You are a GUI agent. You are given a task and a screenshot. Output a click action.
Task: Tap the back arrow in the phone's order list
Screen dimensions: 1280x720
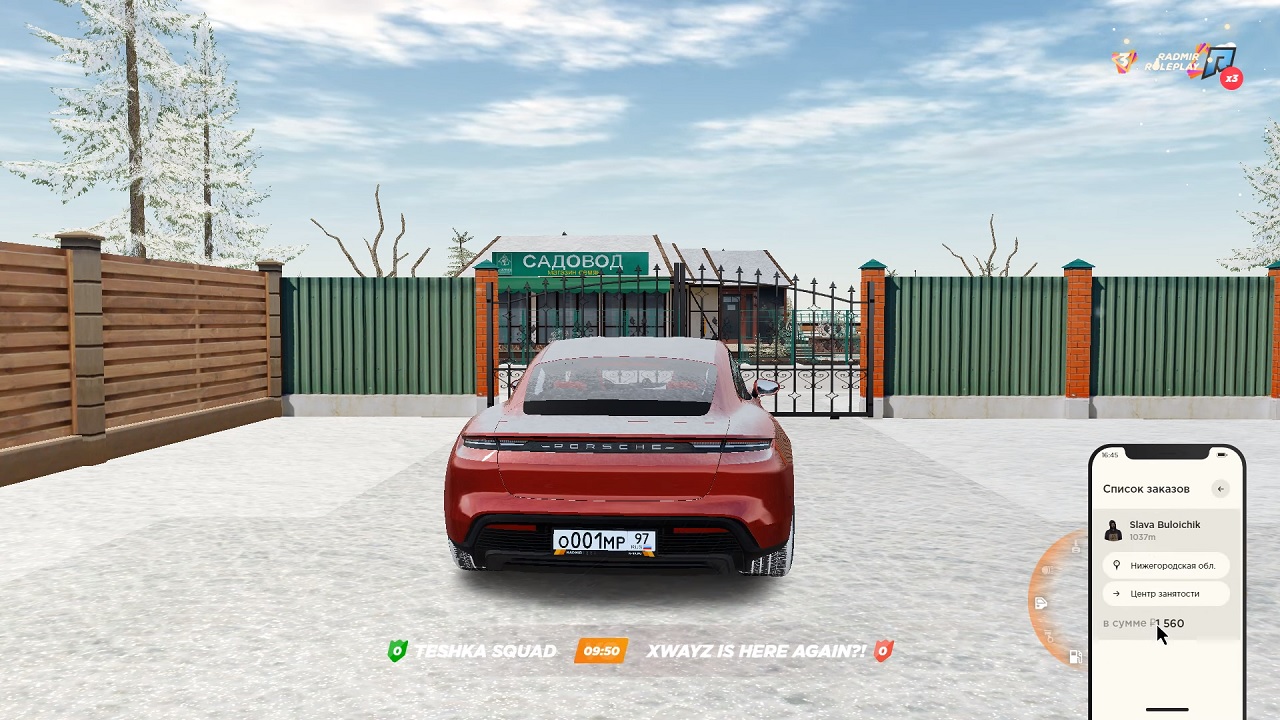pos(1220,489)
